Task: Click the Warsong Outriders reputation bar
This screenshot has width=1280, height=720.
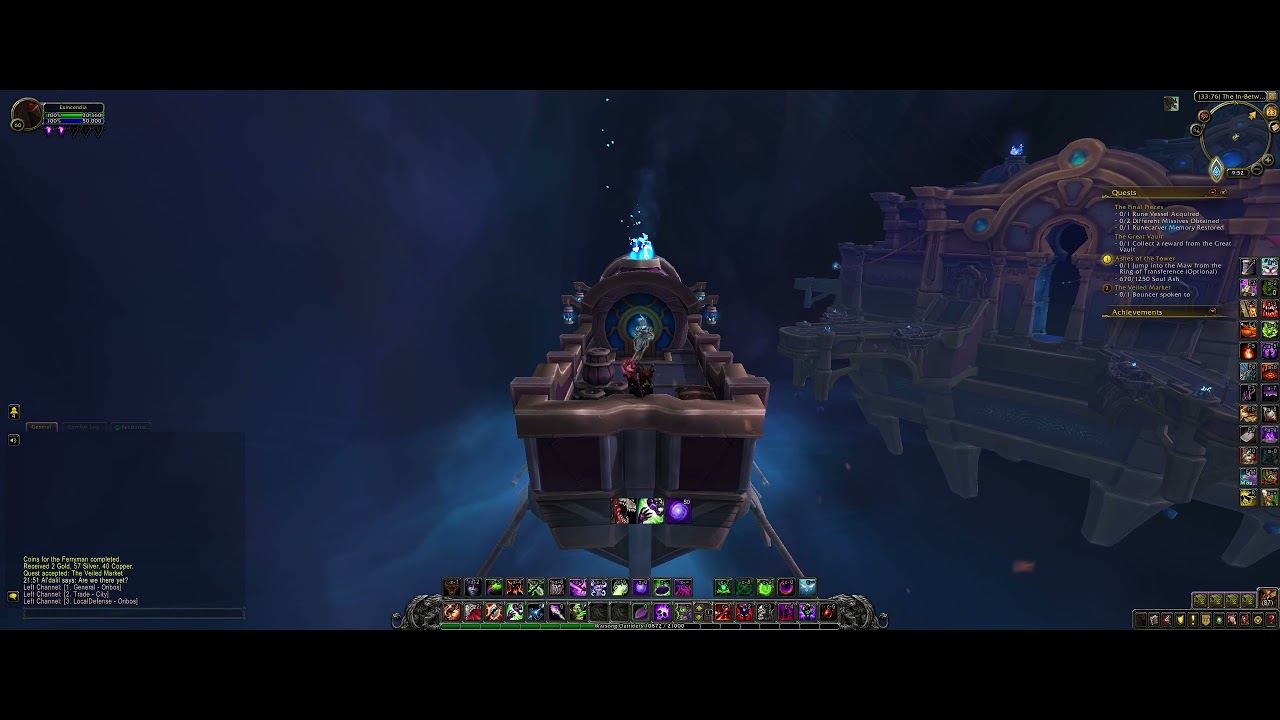Action: click(640, 626)
